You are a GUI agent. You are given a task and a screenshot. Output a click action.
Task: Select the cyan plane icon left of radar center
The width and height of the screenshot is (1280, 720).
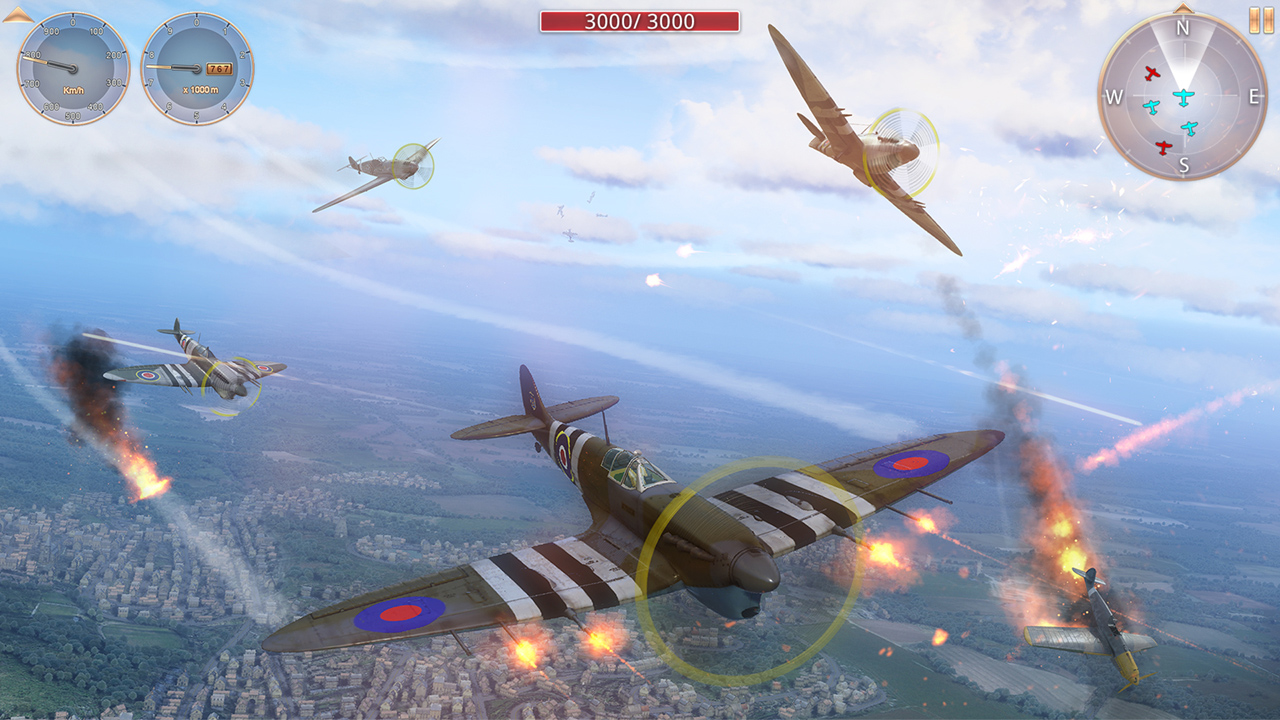tap(1152, 106)
